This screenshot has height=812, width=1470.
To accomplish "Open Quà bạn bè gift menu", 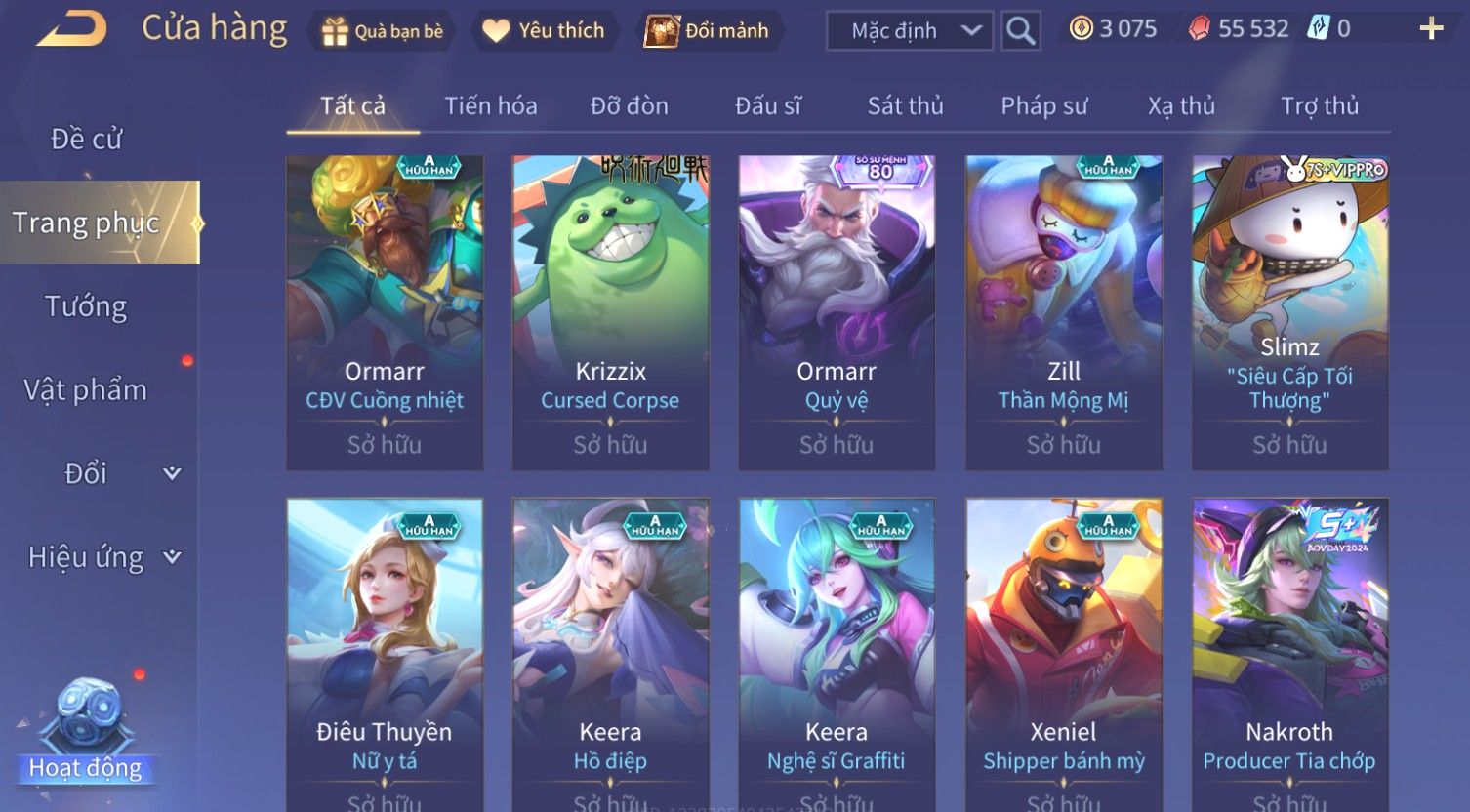I will 383,31.
